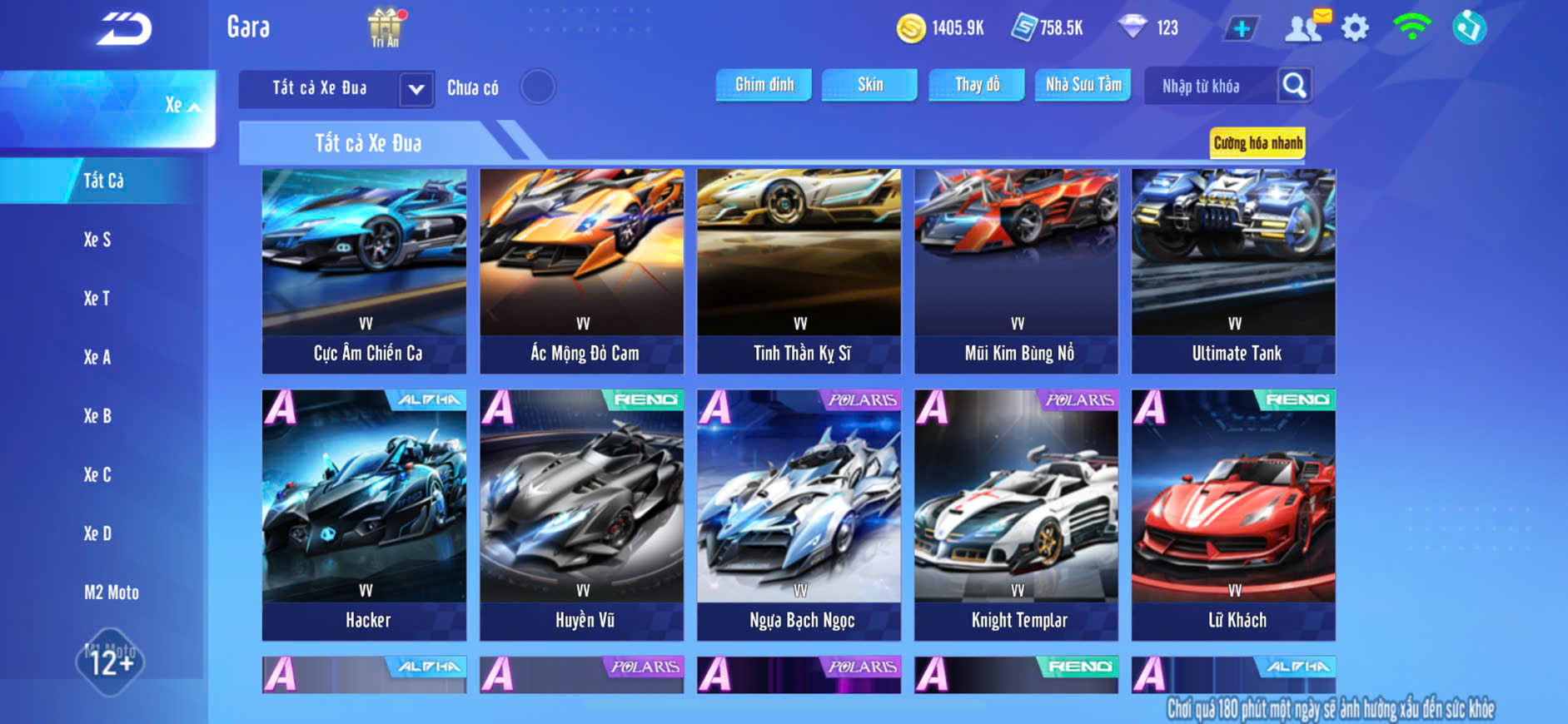Open the Skin section
The width and height of the screenshot is (1568, 724).
click(869, 85)
